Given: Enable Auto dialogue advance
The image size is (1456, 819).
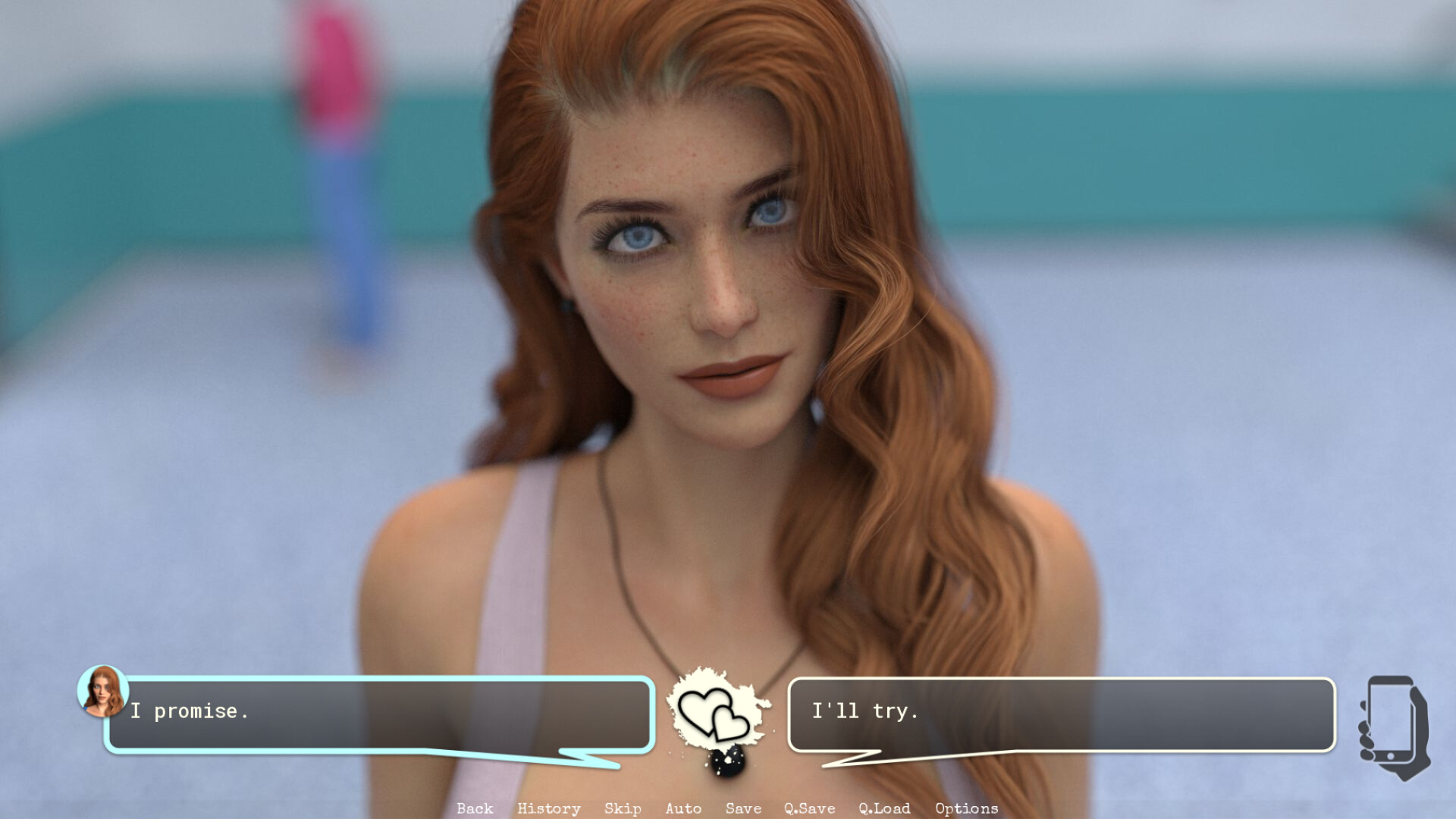Looking at the screenshot, I should 682,808.
